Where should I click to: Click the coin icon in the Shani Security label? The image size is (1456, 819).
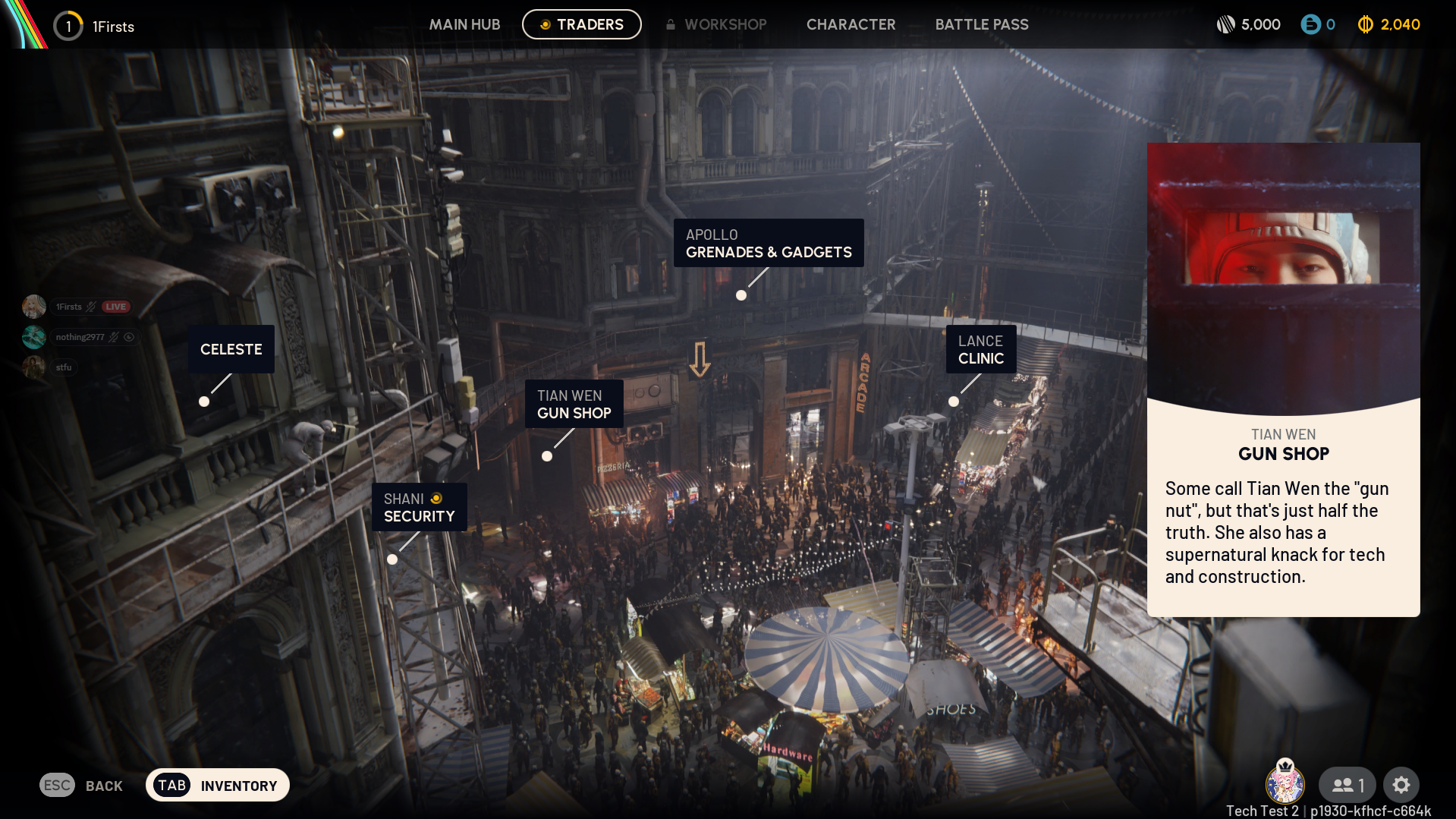pos(435,498)
